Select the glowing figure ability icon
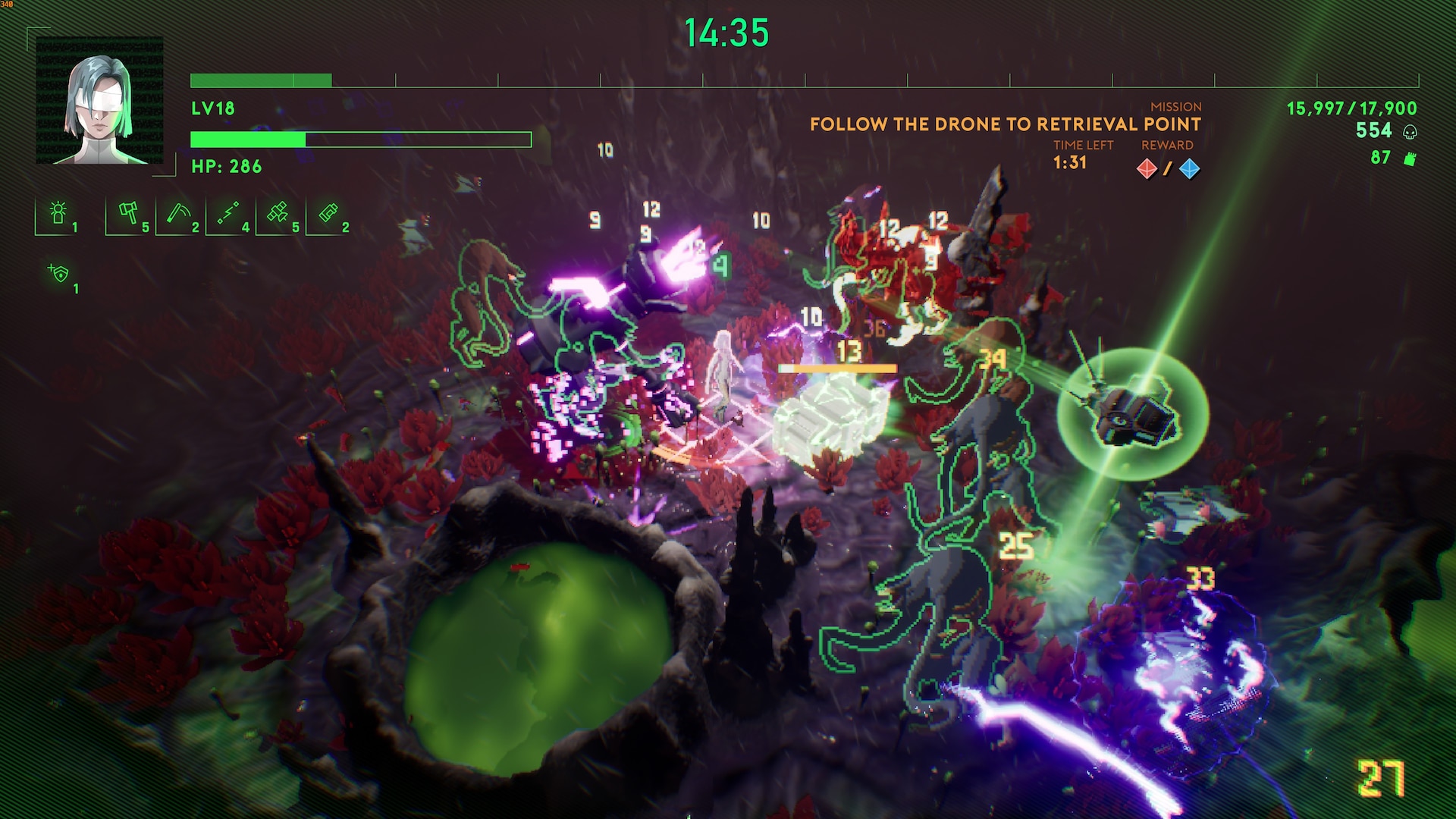1456x819 pixels. (x=58, y=214)
